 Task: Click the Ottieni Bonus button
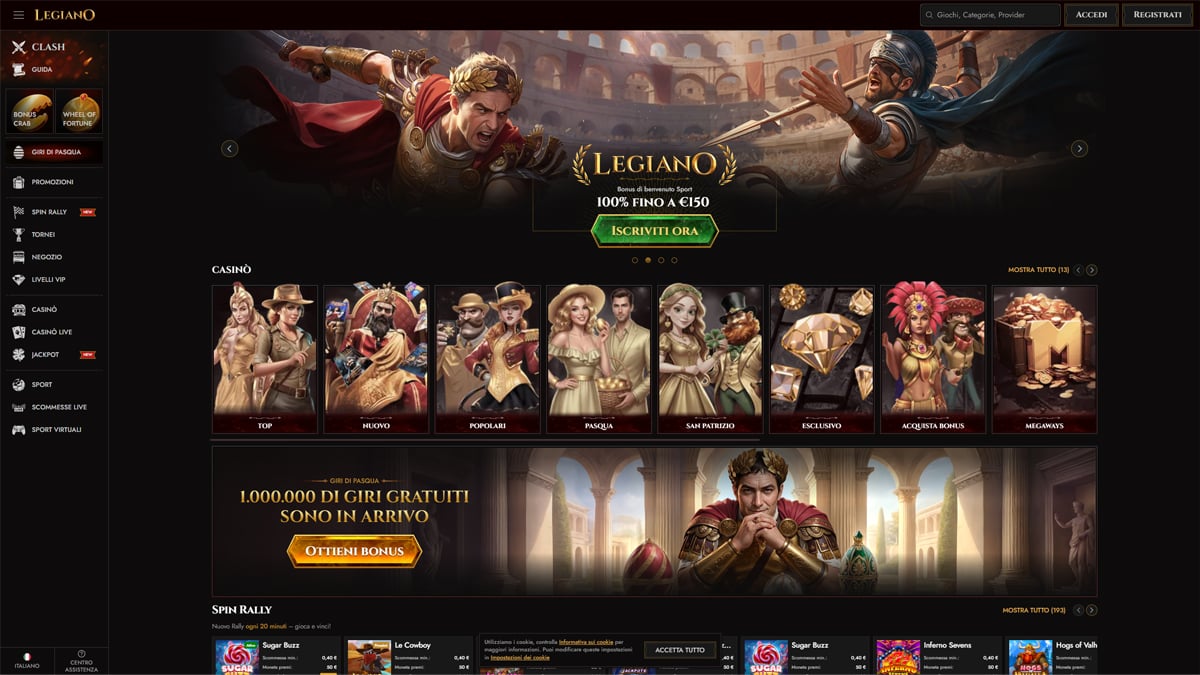[x=354, y=551]
